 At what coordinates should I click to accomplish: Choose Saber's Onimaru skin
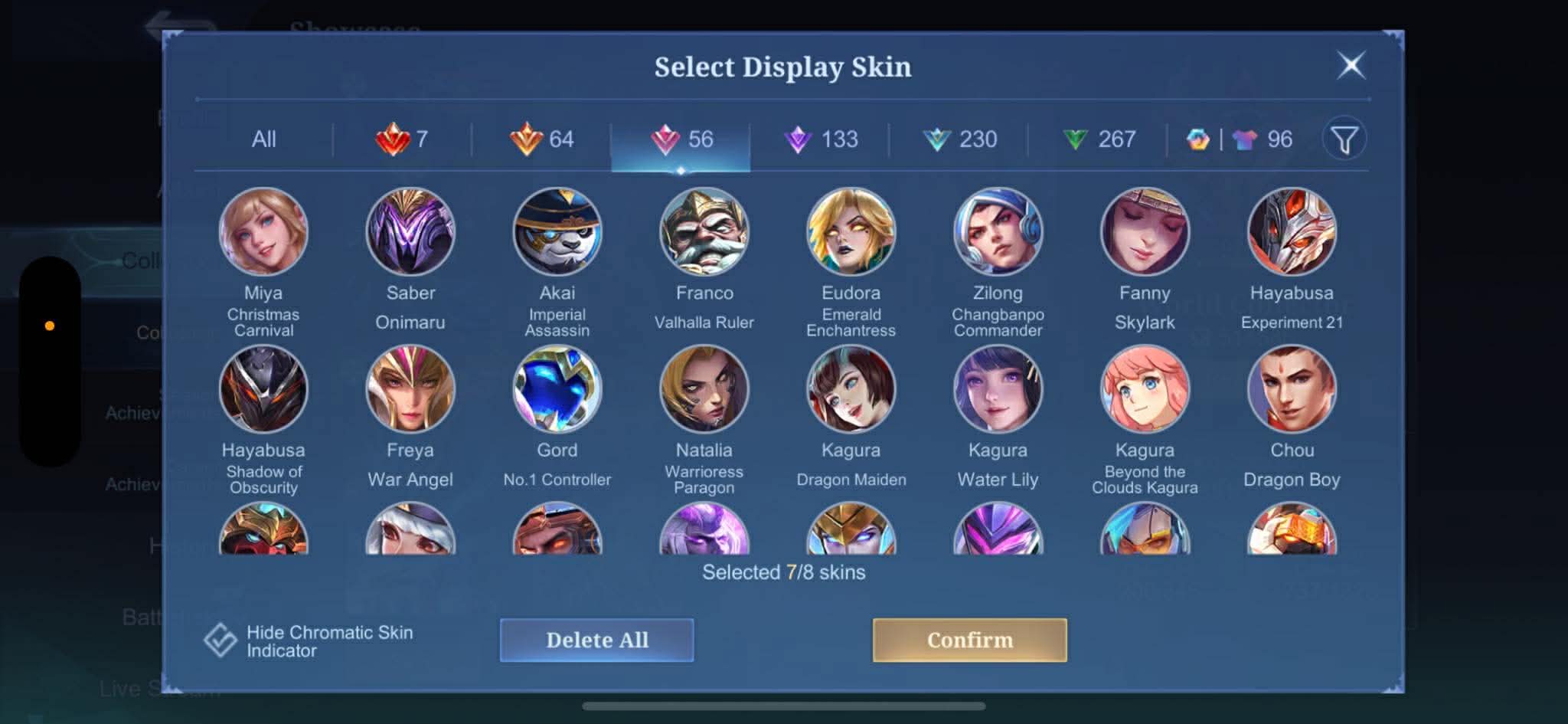click(x=410, y=232)
